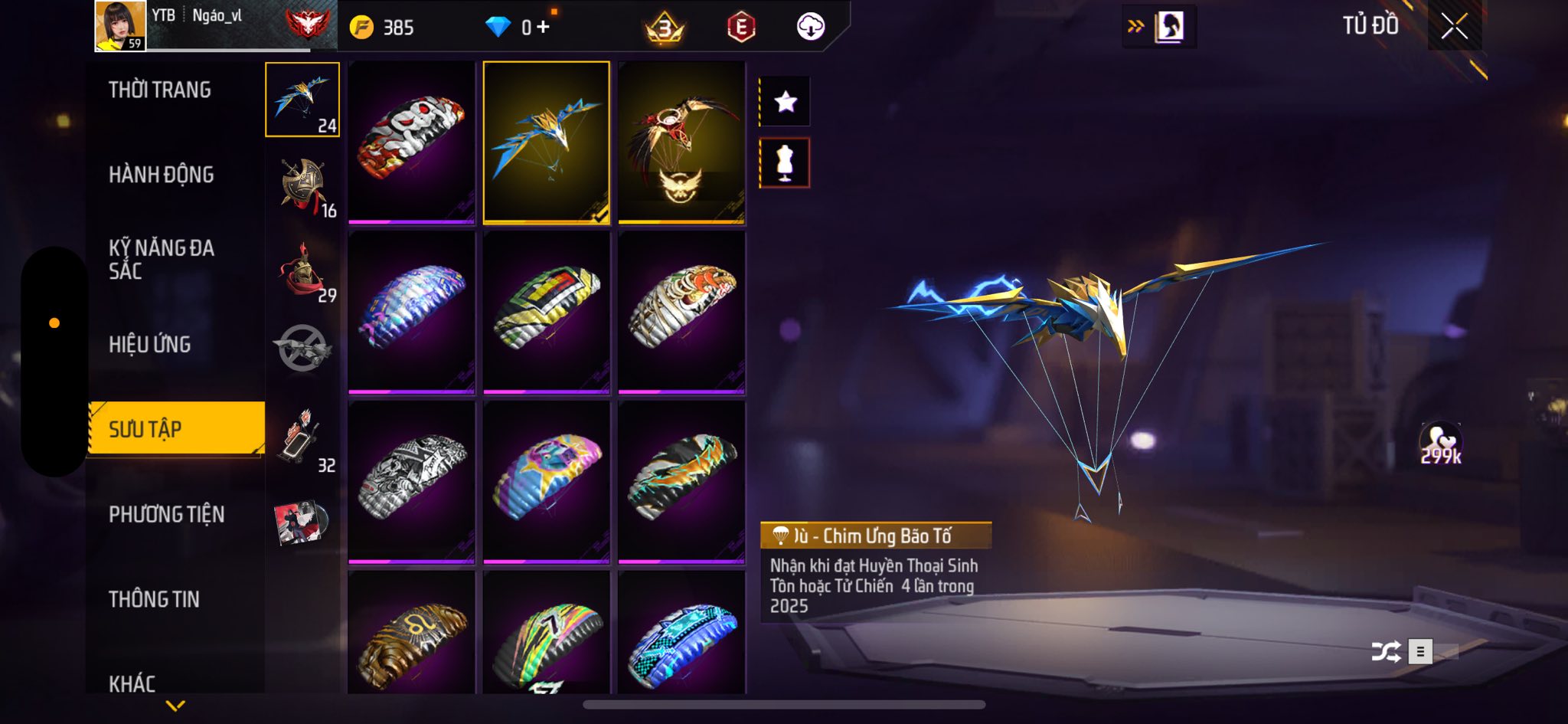This screenshot has width=1568, height=724.
Task: Click the shuffle random skin icon
Action: (x=1386, y=652)
